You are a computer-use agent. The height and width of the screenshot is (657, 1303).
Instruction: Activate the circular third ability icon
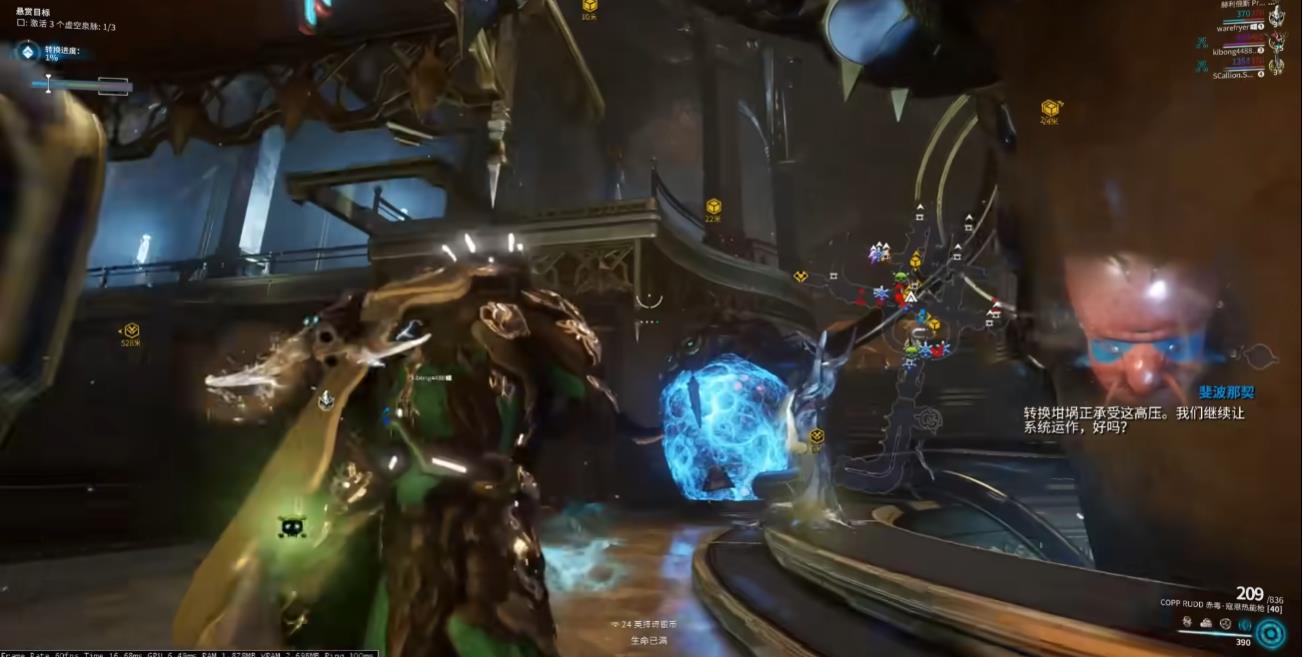pos(1225,623)
